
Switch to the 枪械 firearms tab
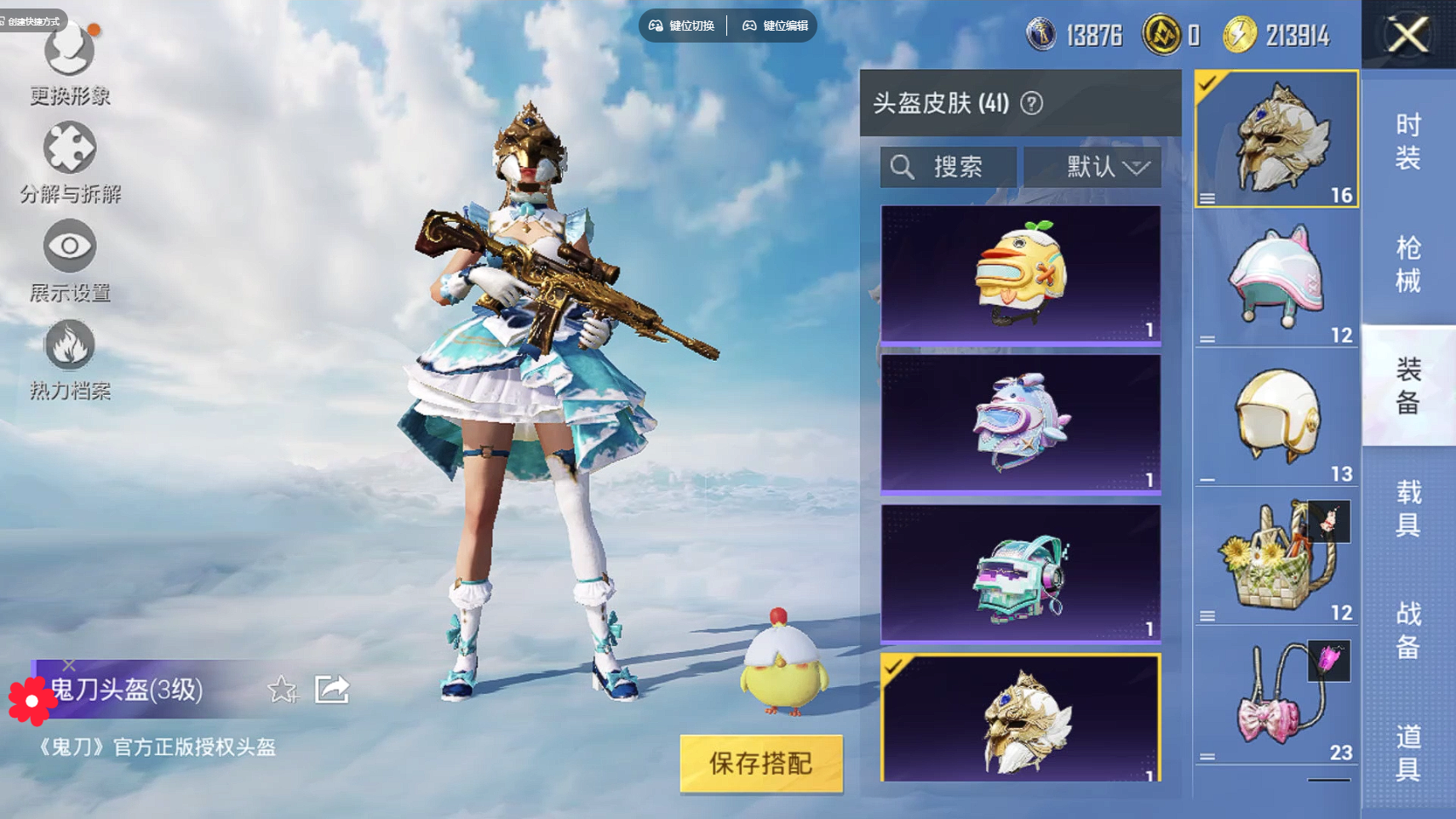1408,264
